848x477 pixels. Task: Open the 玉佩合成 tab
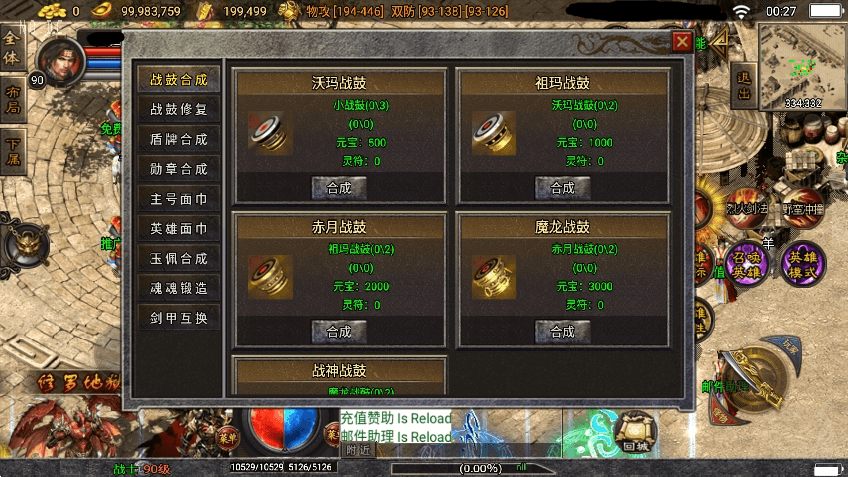coord(178,258)
